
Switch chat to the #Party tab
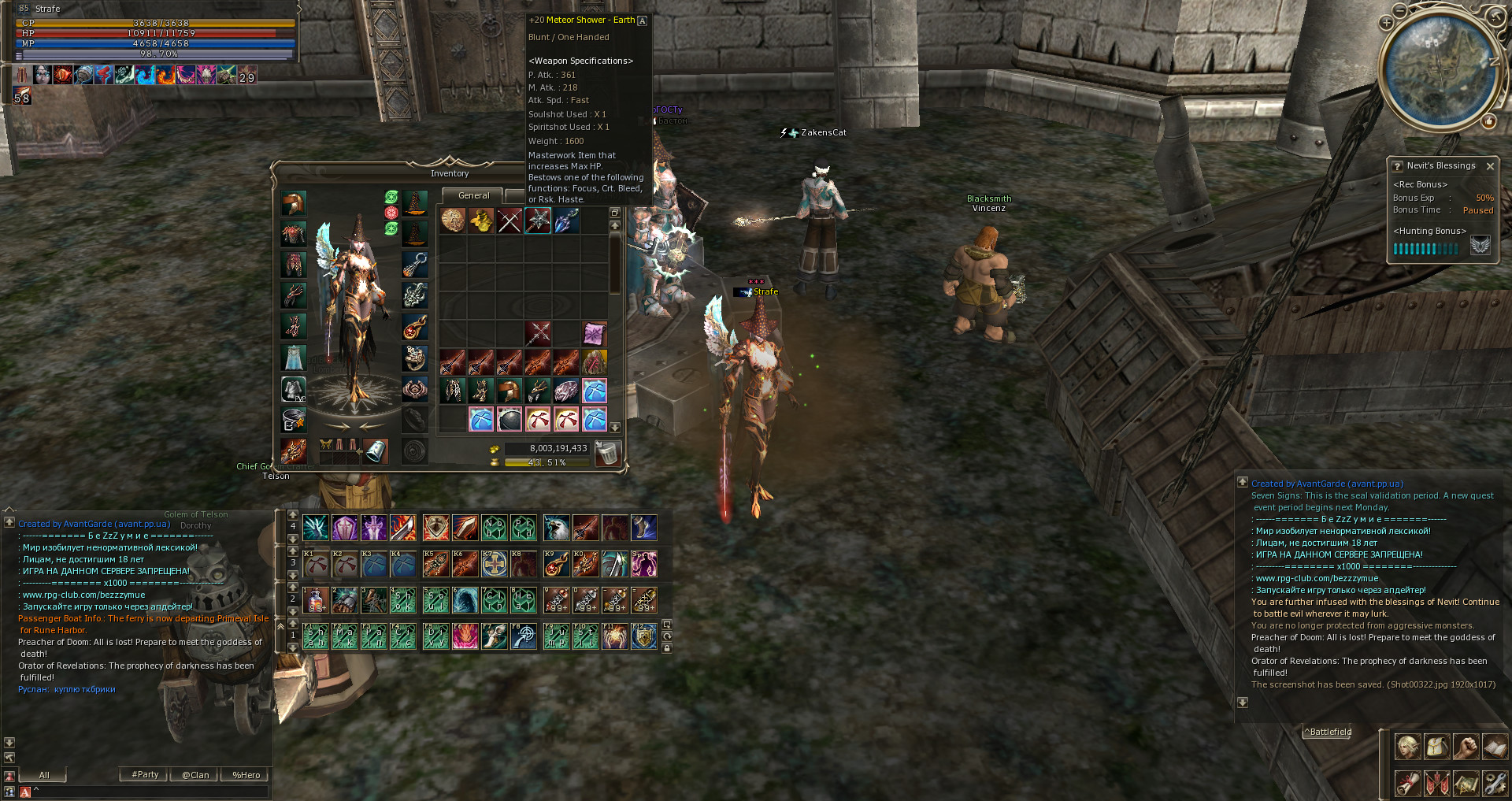click(145, 775)
